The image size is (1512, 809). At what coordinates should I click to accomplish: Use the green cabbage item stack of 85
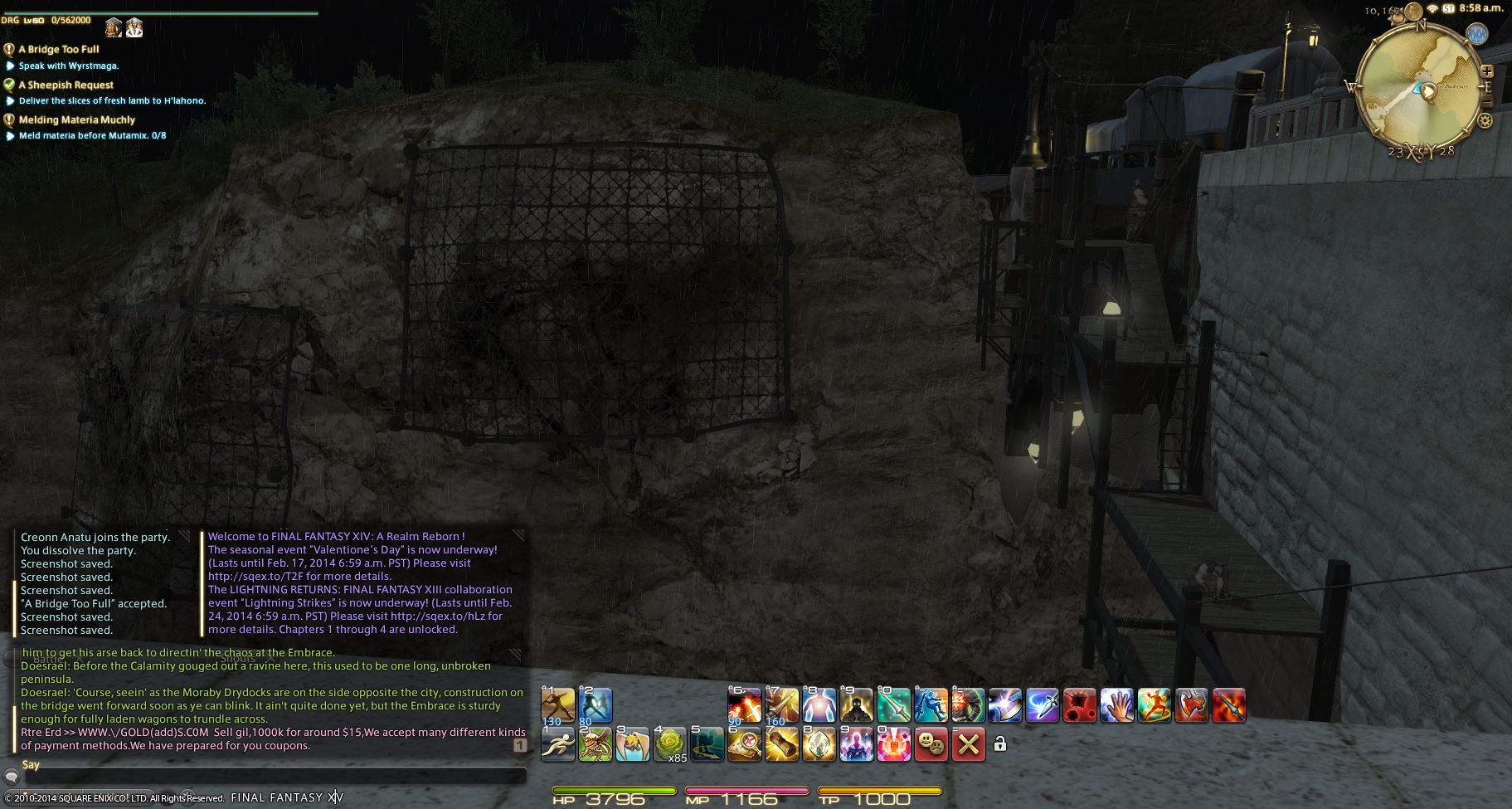click(670, 744)
